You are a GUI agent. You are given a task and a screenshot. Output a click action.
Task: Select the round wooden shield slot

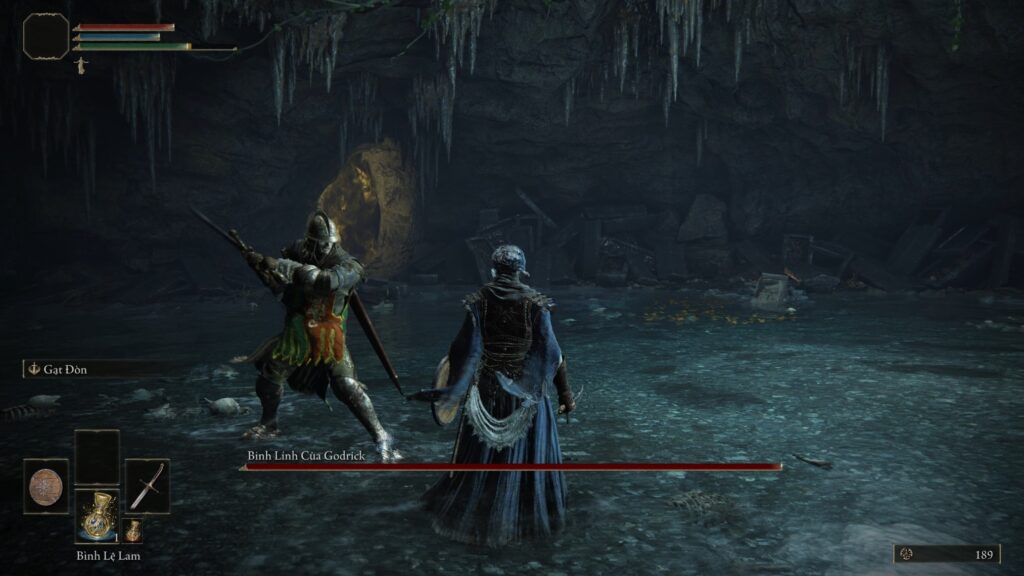tap(46, 486)
